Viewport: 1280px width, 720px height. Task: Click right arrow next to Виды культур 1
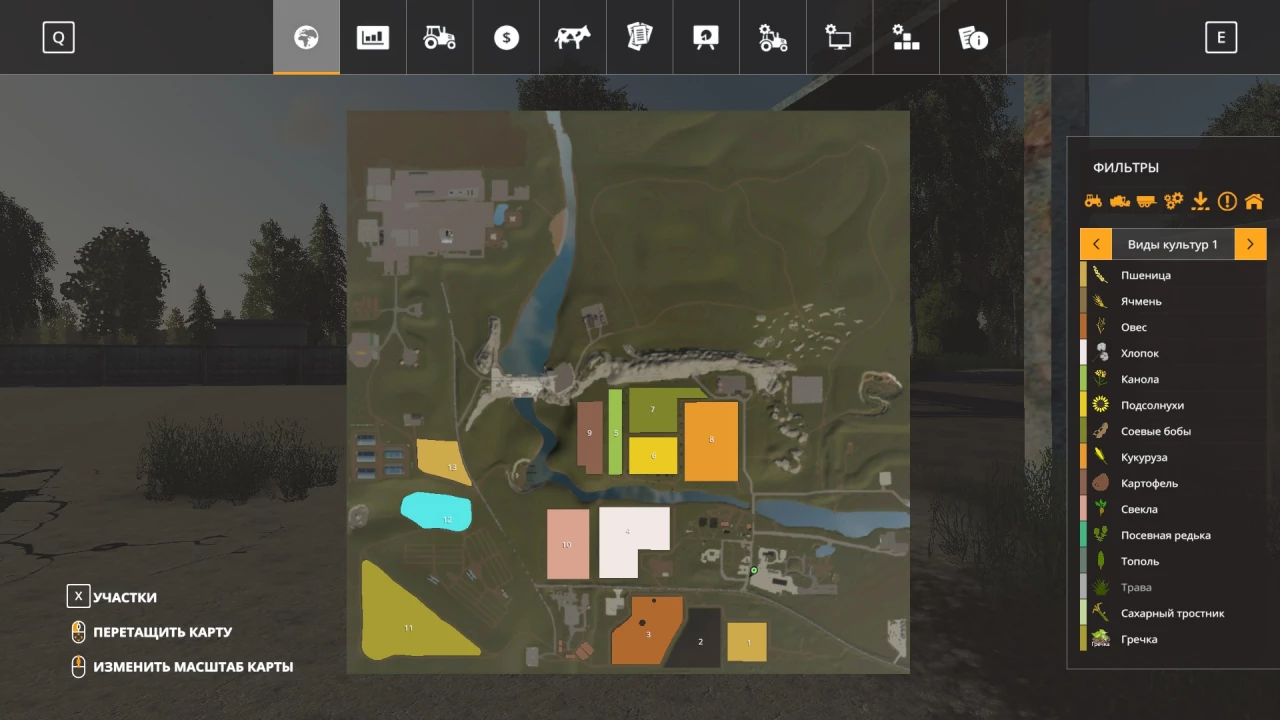click(1250, 243)
